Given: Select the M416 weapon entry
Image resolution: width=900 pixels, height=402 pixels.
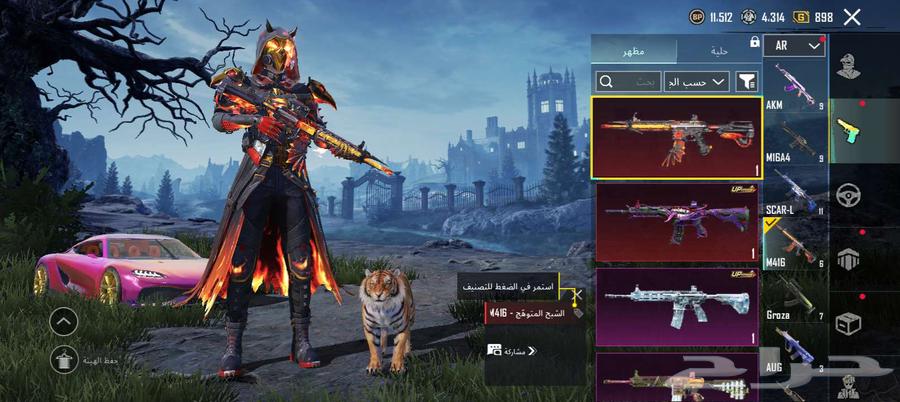Looking at the screenshot, I should pos(795,245).
